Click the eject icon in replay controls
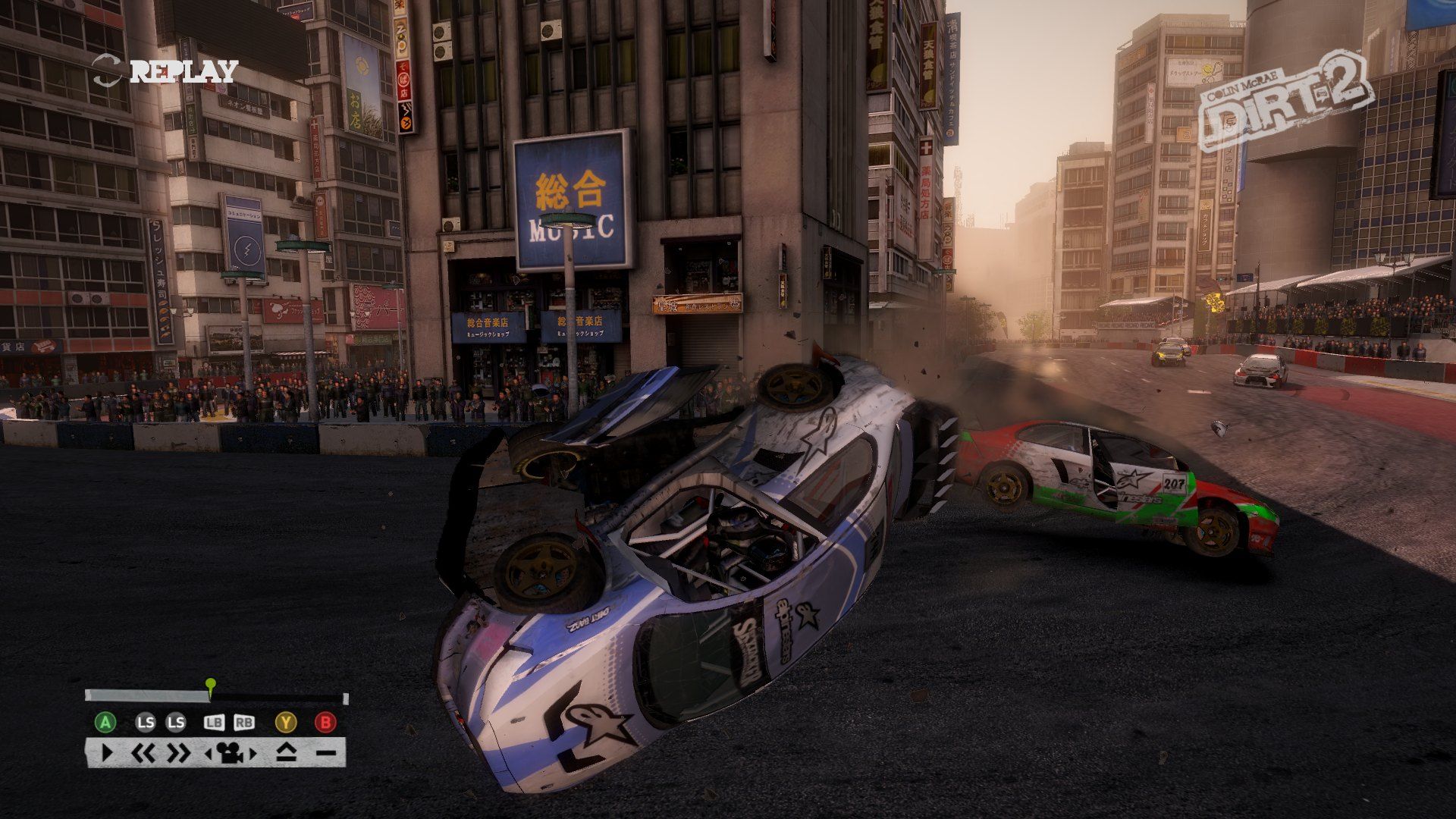 285,753
